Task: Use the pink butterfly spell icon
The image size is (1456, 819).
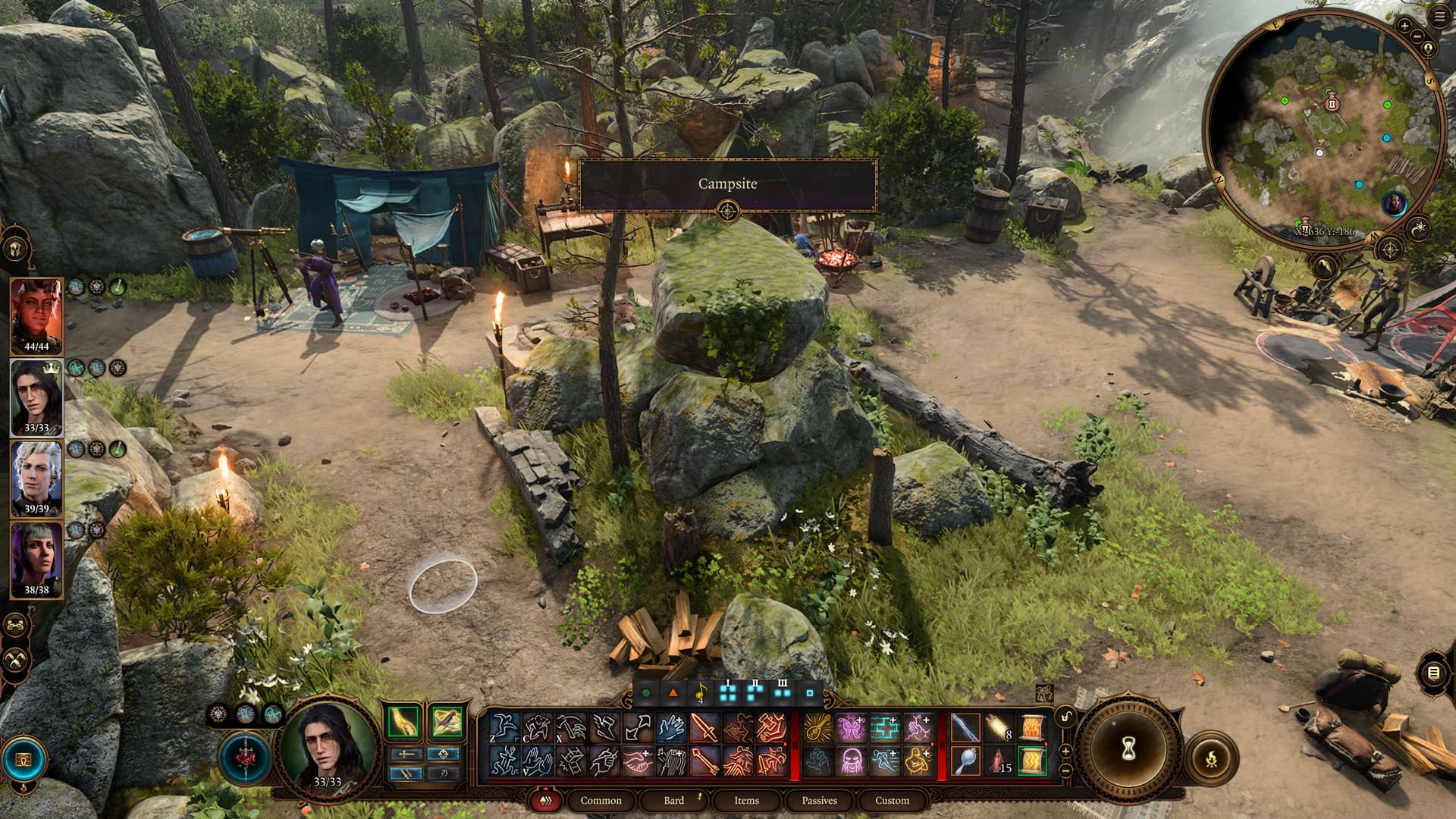Action: [851, 728]
